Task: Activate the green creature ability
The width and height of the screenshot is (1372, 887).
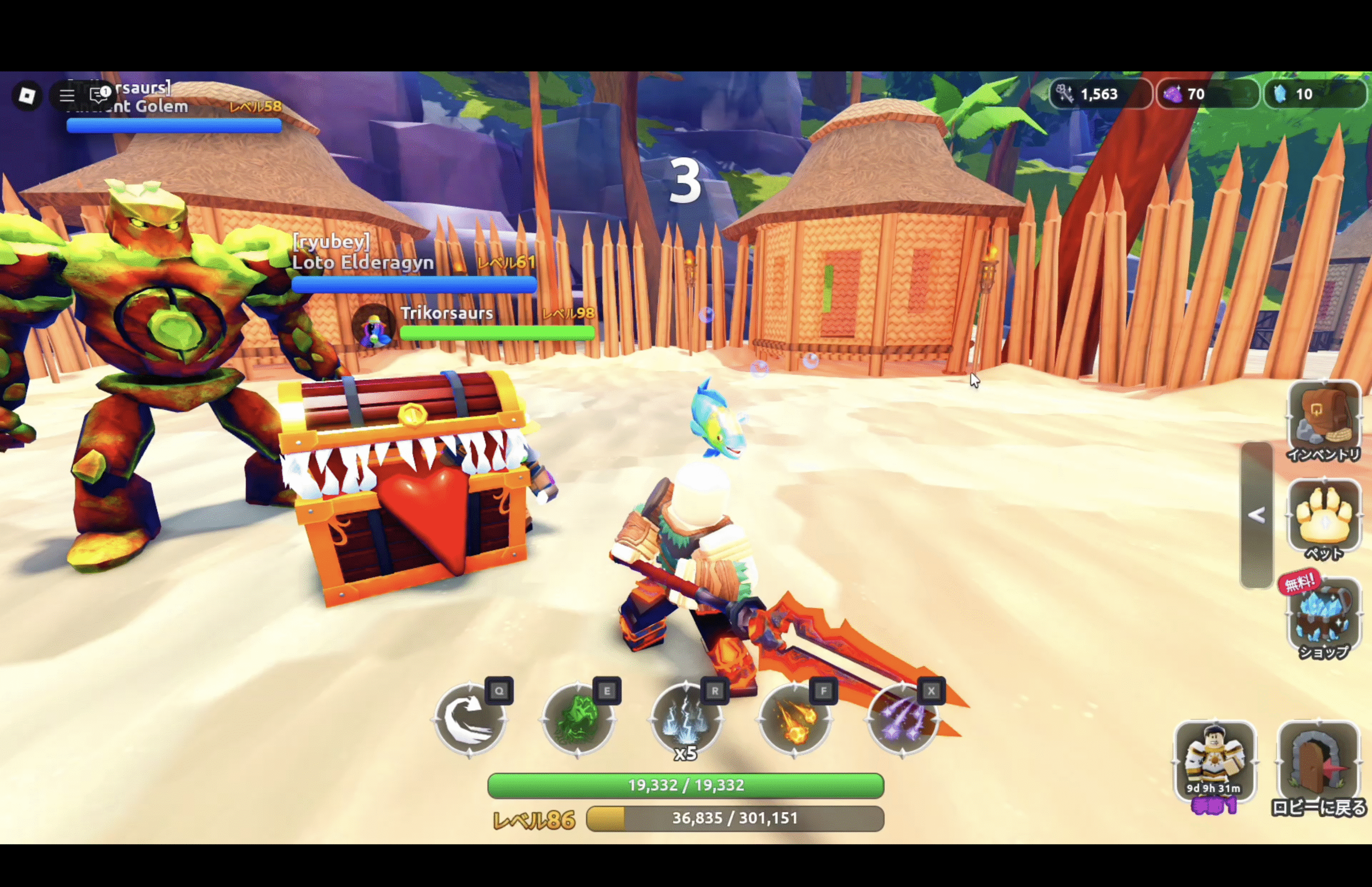Action: tap(578, 719)
